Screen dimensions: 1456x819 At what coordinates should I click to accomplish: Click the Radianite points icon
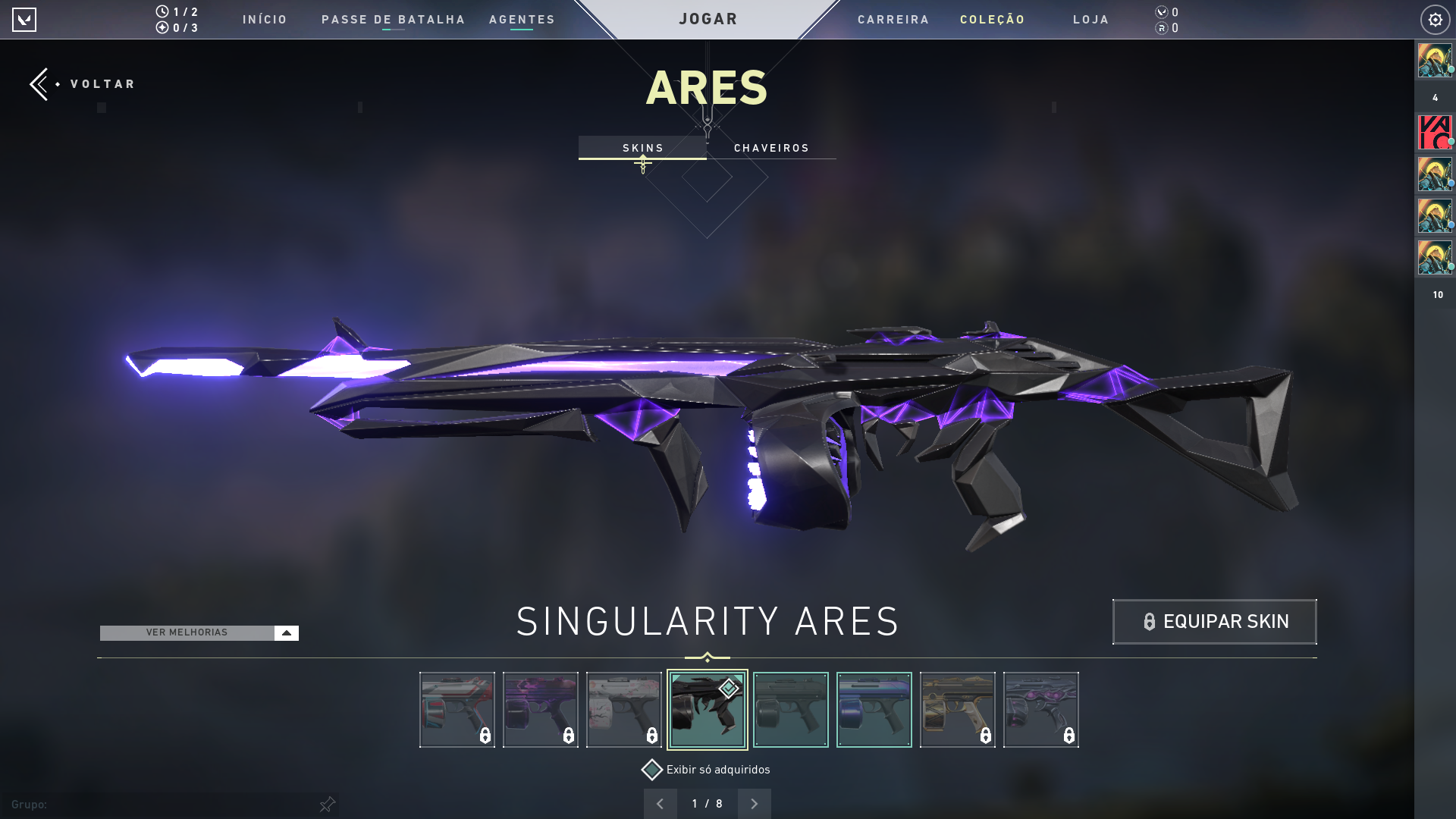(1160, 29)
